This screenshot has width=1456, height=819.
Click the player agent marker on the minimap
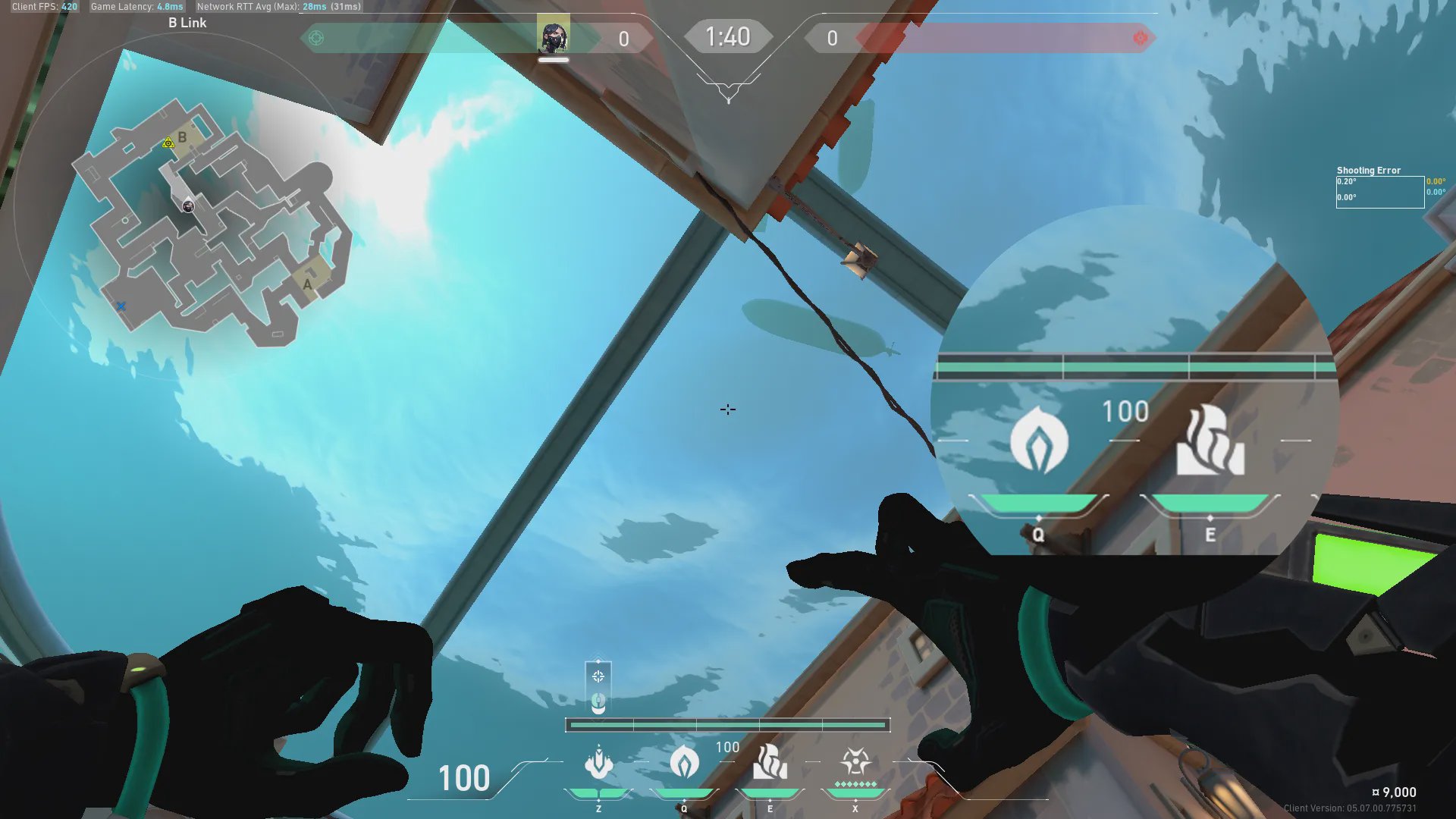[188, 206]
